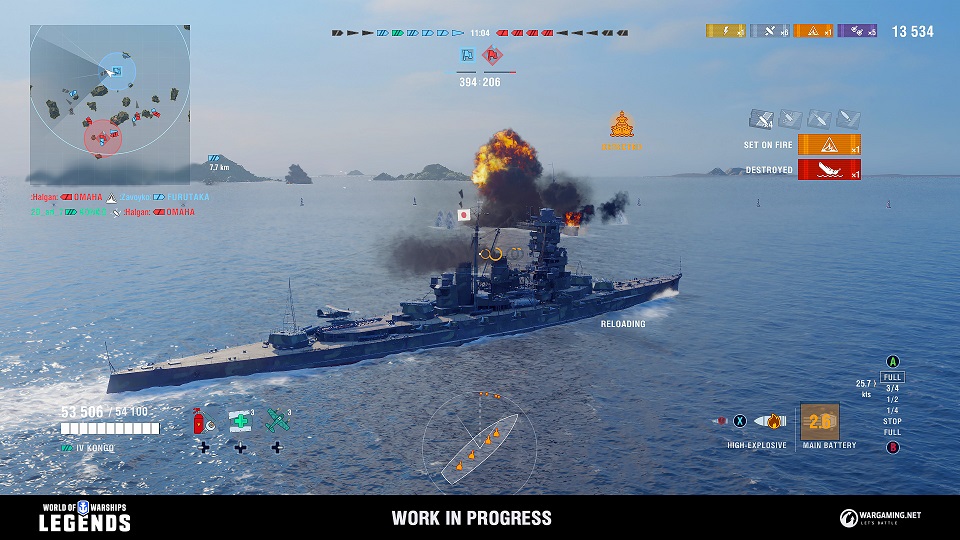960x540 pixels.
Task: Click the orange Set On Fire ribbon
Action: point(830,145)
